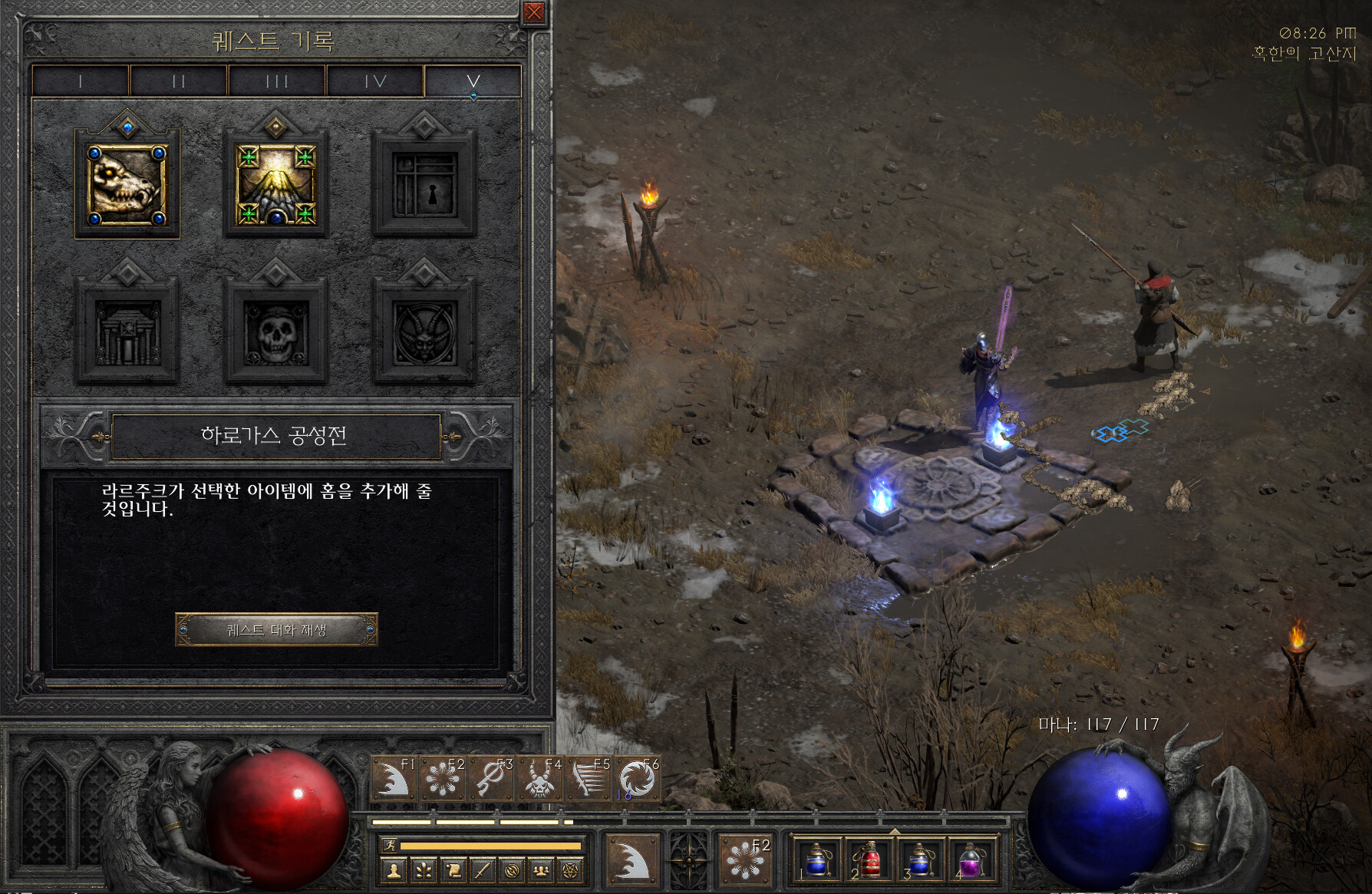Close the quest log panel
The image size is (1372, 894).
(x=534, y=12)
